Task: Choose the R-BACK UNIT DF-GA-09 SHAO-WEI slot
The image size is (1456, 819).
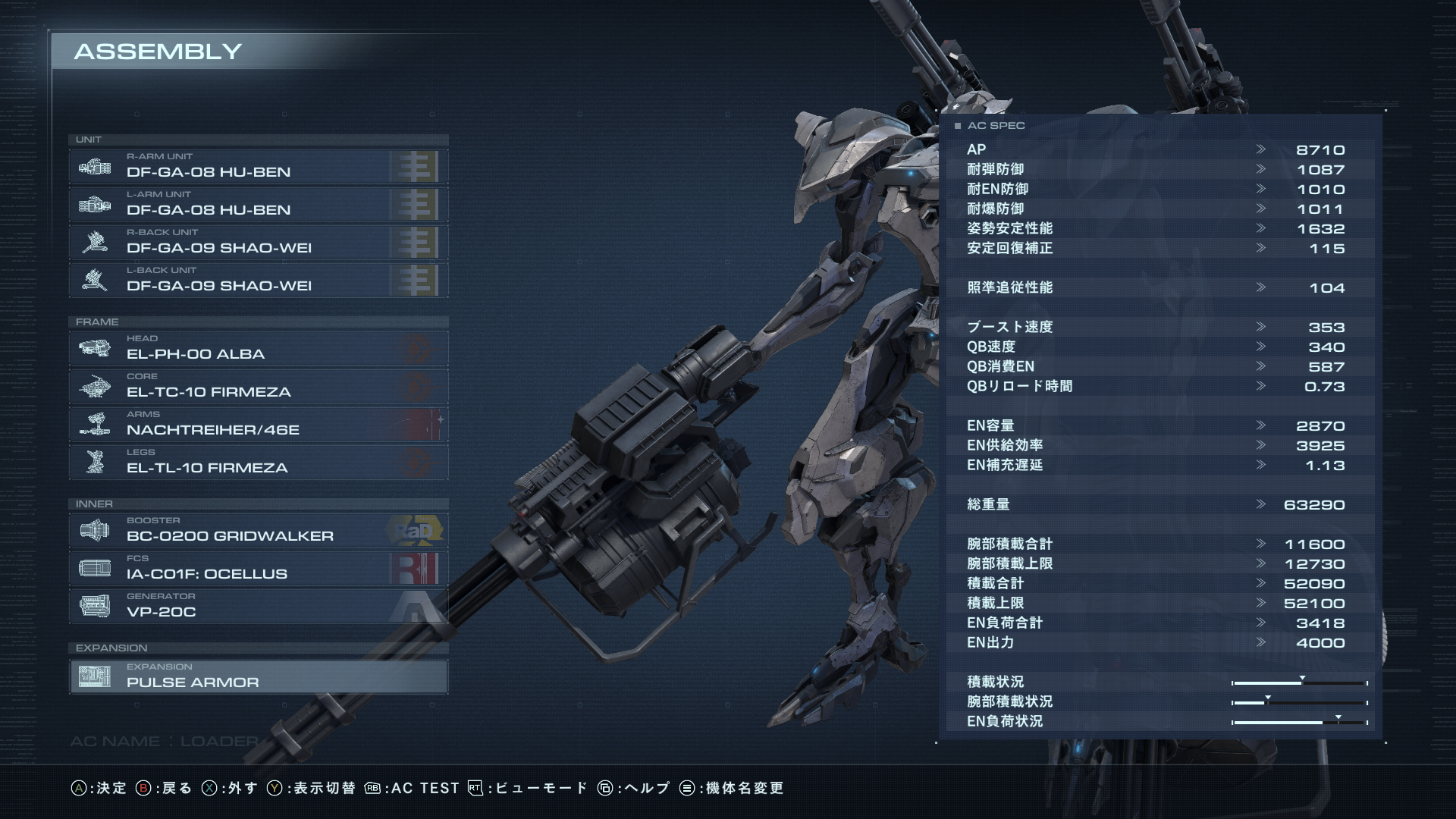Action: [x=258, y=242]
